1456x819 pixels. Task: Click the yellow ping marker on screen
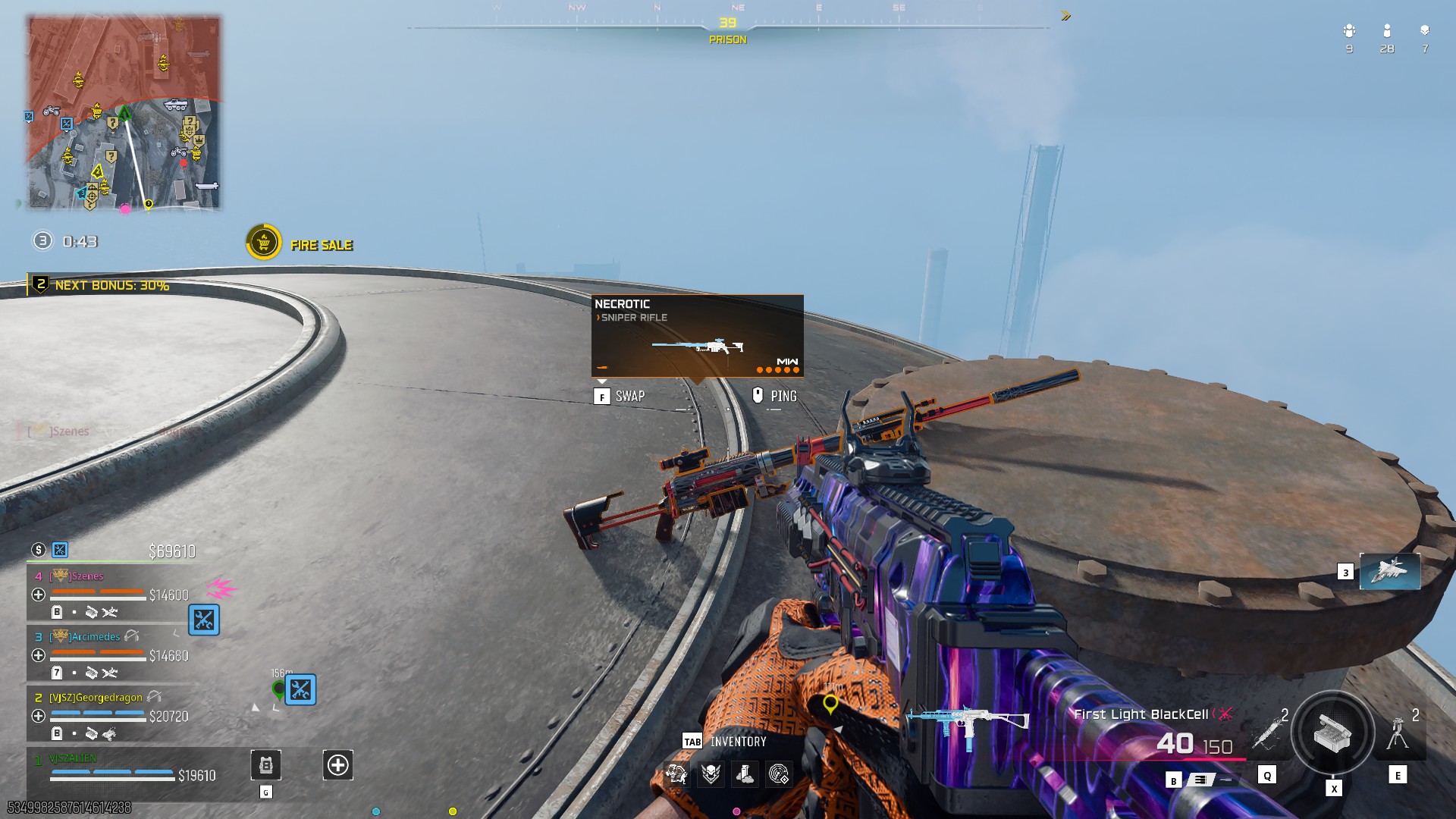[x=830, y=704]
